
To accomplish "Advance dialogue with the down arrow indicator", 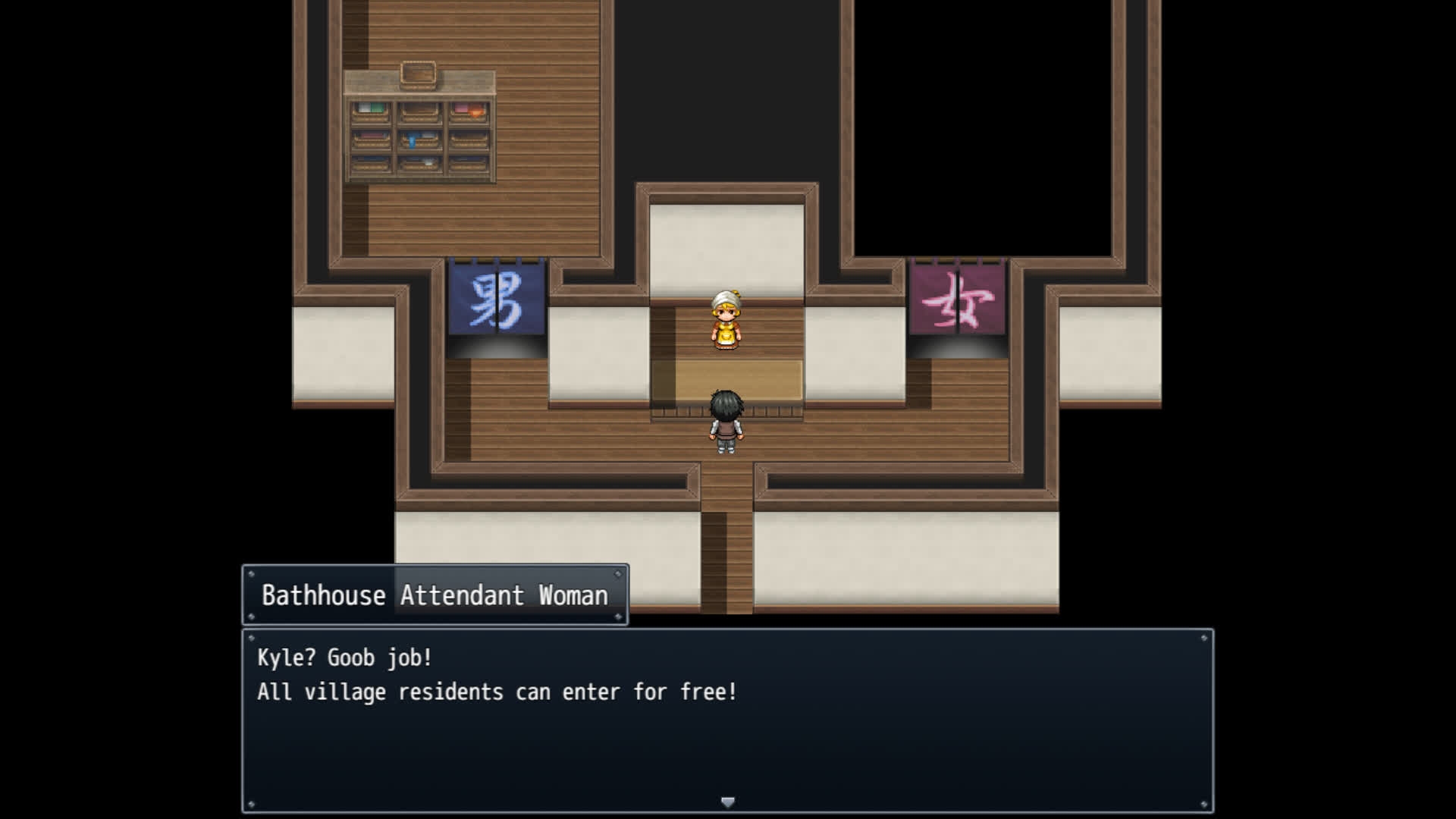I will [727, 802].
